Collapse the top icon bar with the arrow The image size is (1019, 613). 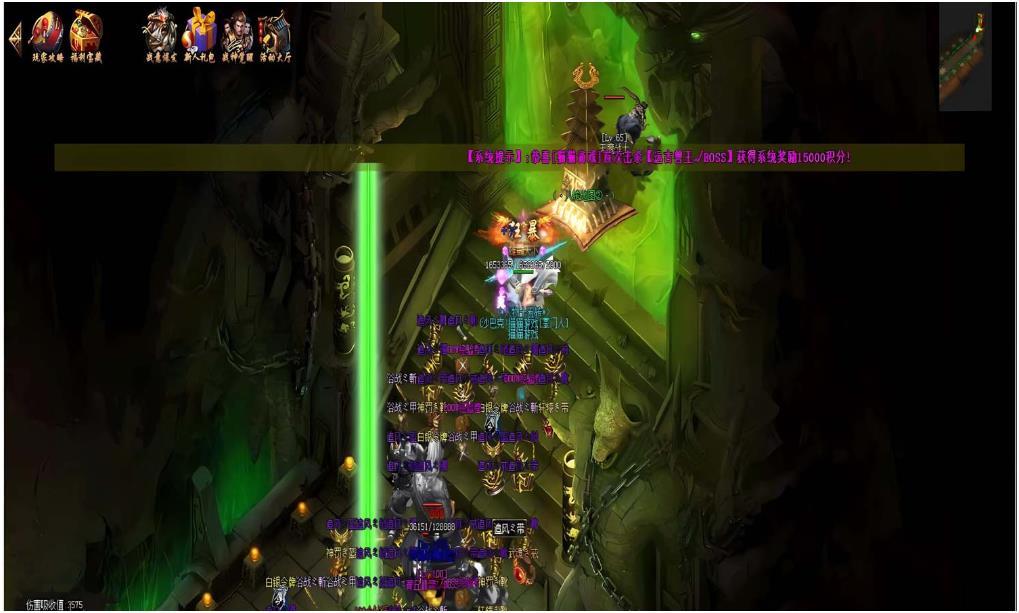point(14,38)
